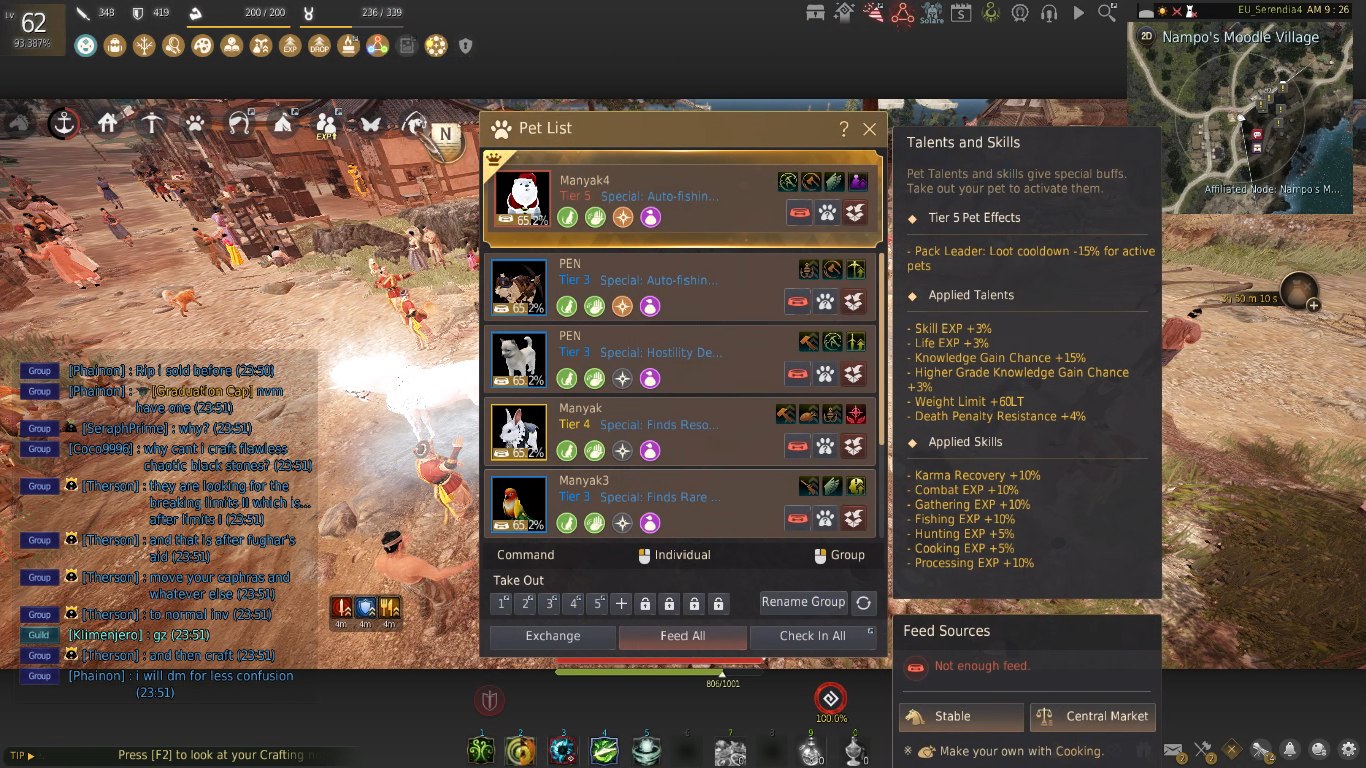Open the Pet List help question mark
This screenshot has height=768, width=1366.
(x=844, y=129)
